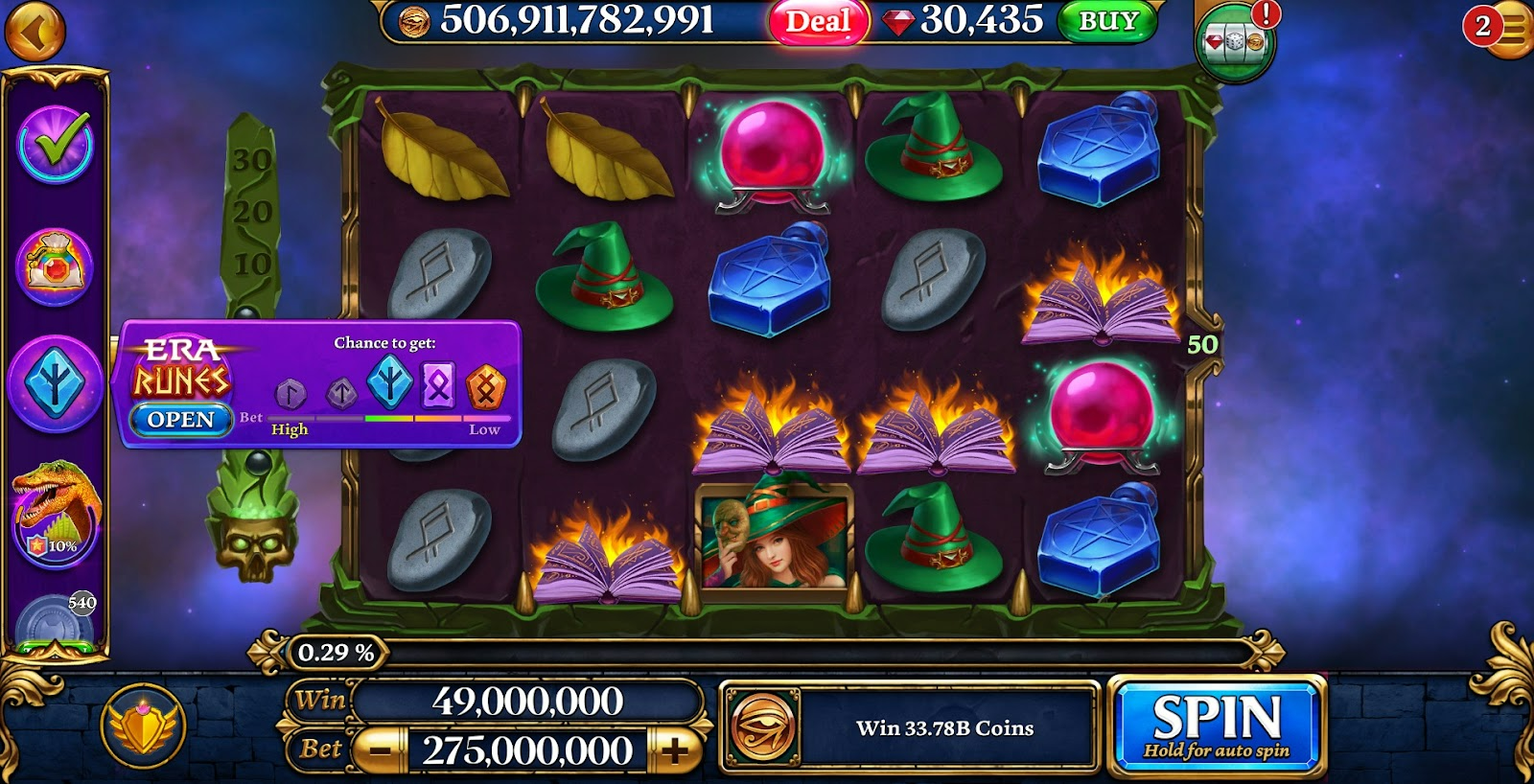Image resolution: width=1534 pixels, height=784 pixels.
Task: Tap the green skull totem meter
Action: (x=252, y=522)
